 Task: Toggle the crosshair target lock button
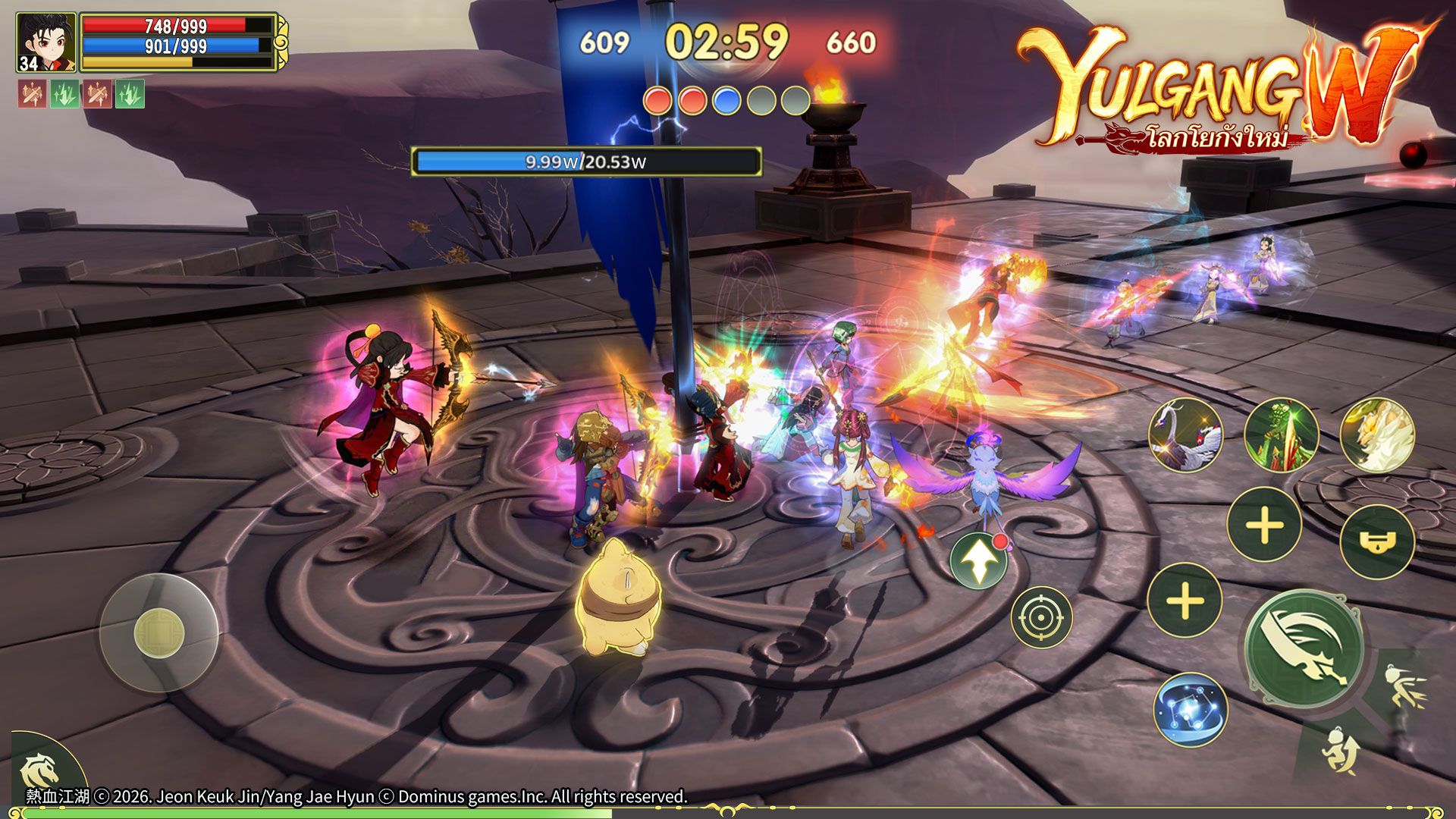(x=1041, y=617)
